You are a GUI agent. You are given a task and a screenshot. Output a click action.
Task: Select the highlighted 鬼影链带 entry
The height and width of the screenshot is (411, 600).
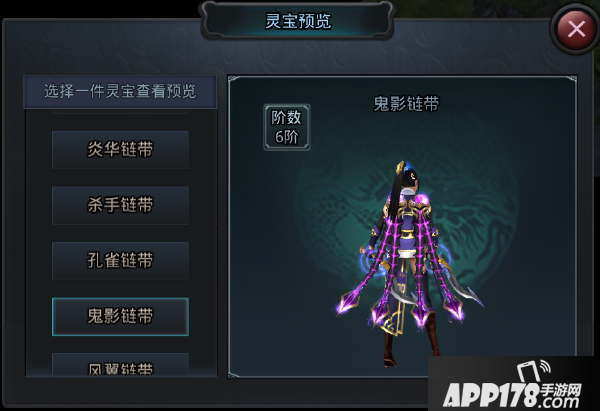[x=120, y=316]
